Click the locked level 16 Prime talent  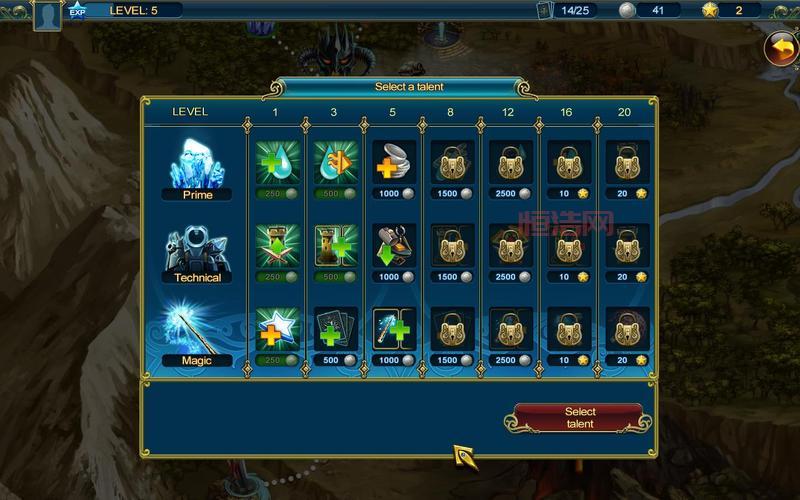[567, 162]
